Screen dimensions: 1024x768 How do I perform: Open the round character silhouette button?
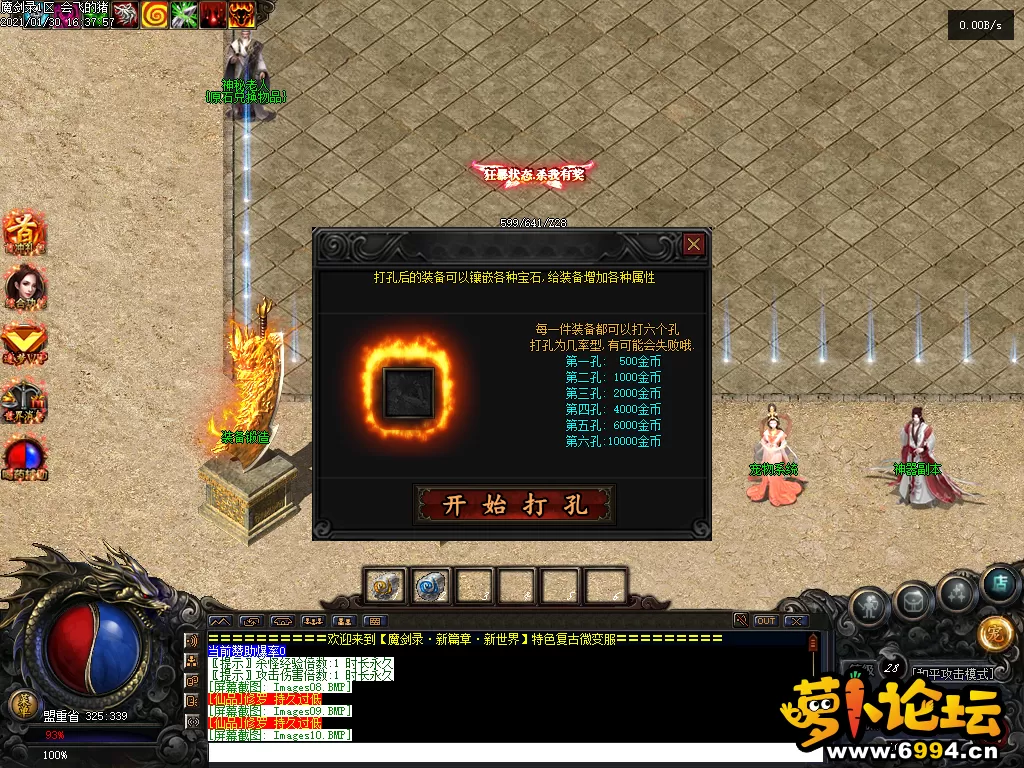click(867, 606)
